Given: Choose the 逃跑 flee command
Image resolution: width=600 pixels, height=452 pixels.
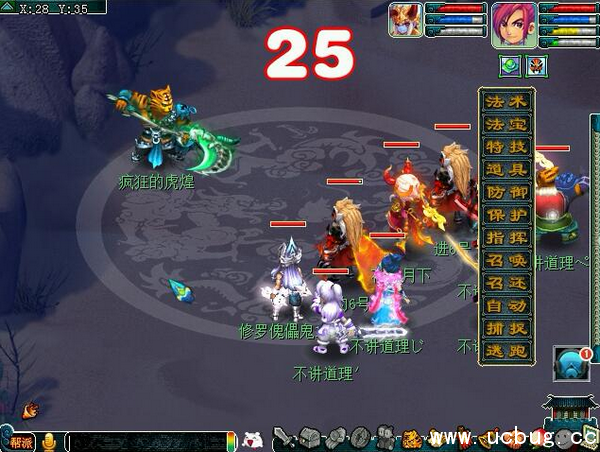Looking at the screenshot, I should tap(507, 351).
